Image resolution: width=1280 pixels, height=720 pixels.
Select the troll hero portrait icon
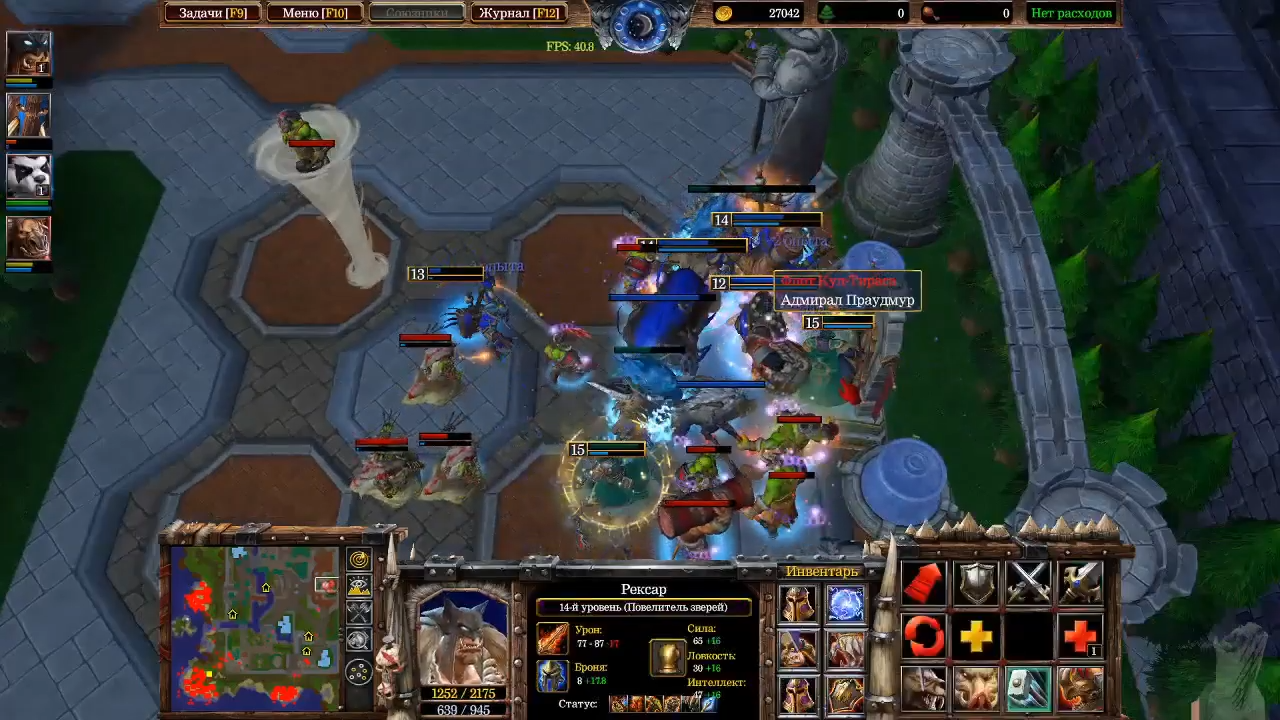[28, 115]
